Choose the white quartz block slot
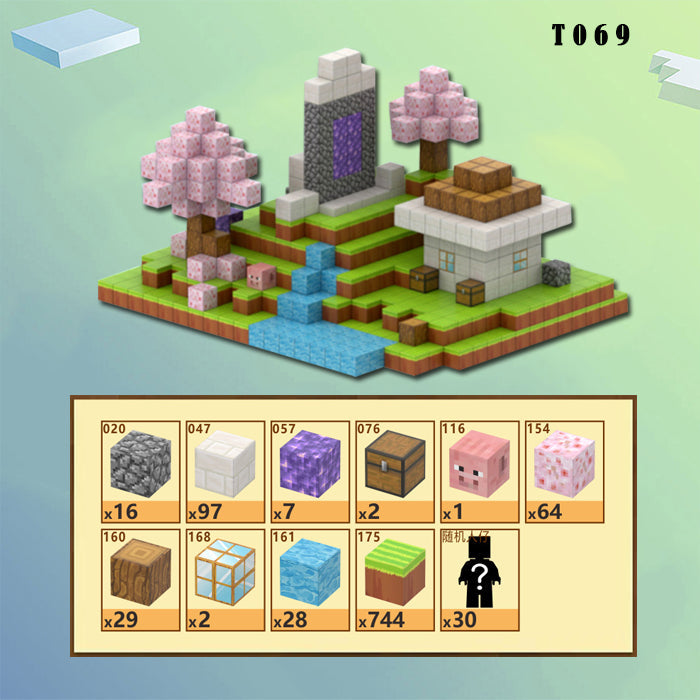The height and width of the screenshot is (700, 700). pos(225,471)
